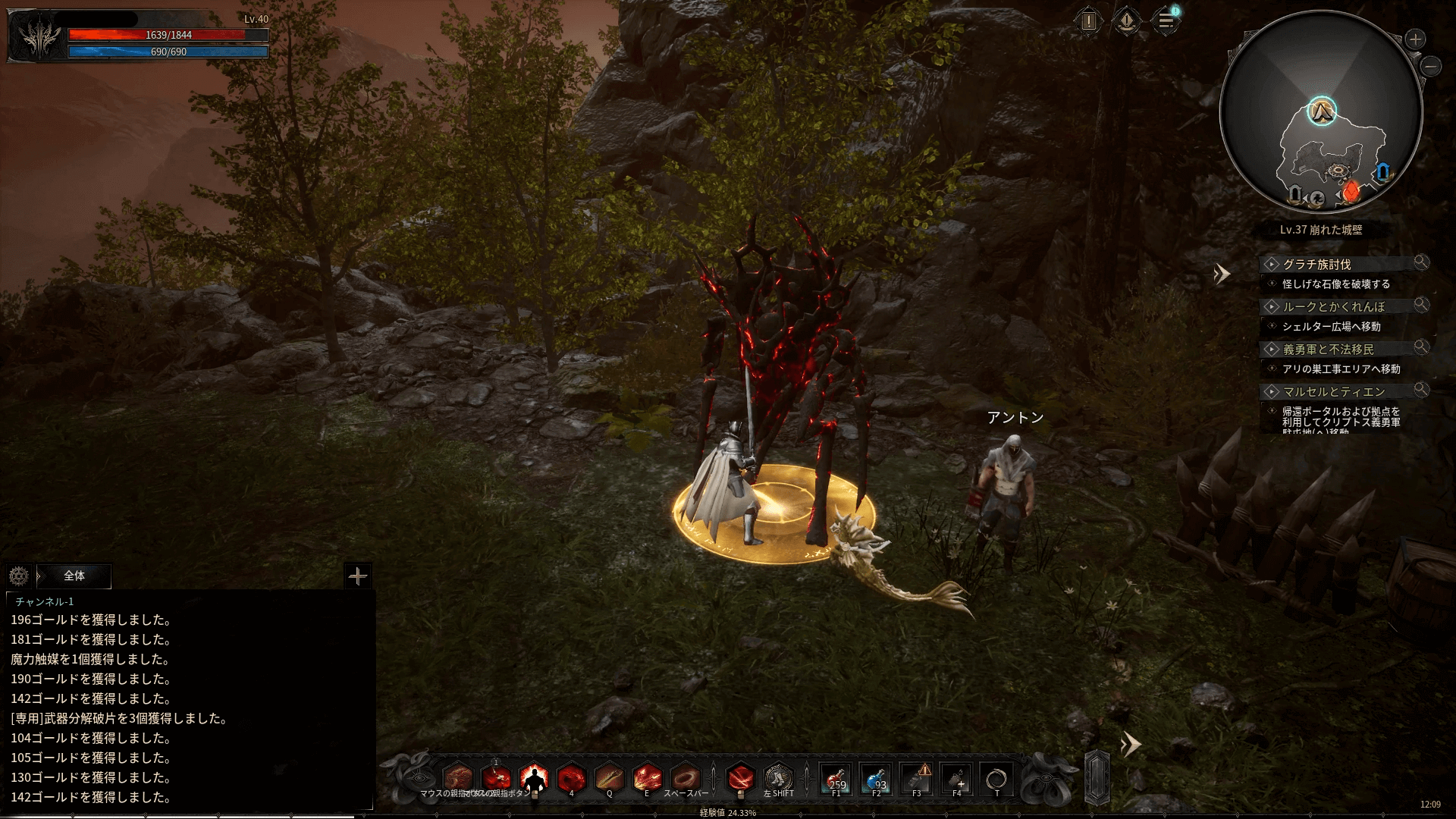
Task: Zoom out the minimap with minus button
Action: pyautogui.click(x=1431, y=67)
